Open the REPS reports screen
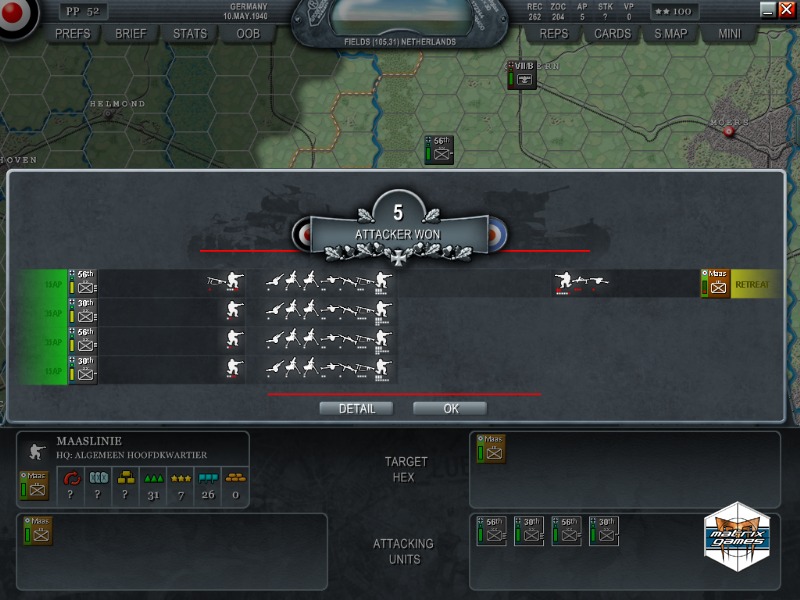Image resolution: width=800 pixels, height=600 pixels. click(554, 33)
